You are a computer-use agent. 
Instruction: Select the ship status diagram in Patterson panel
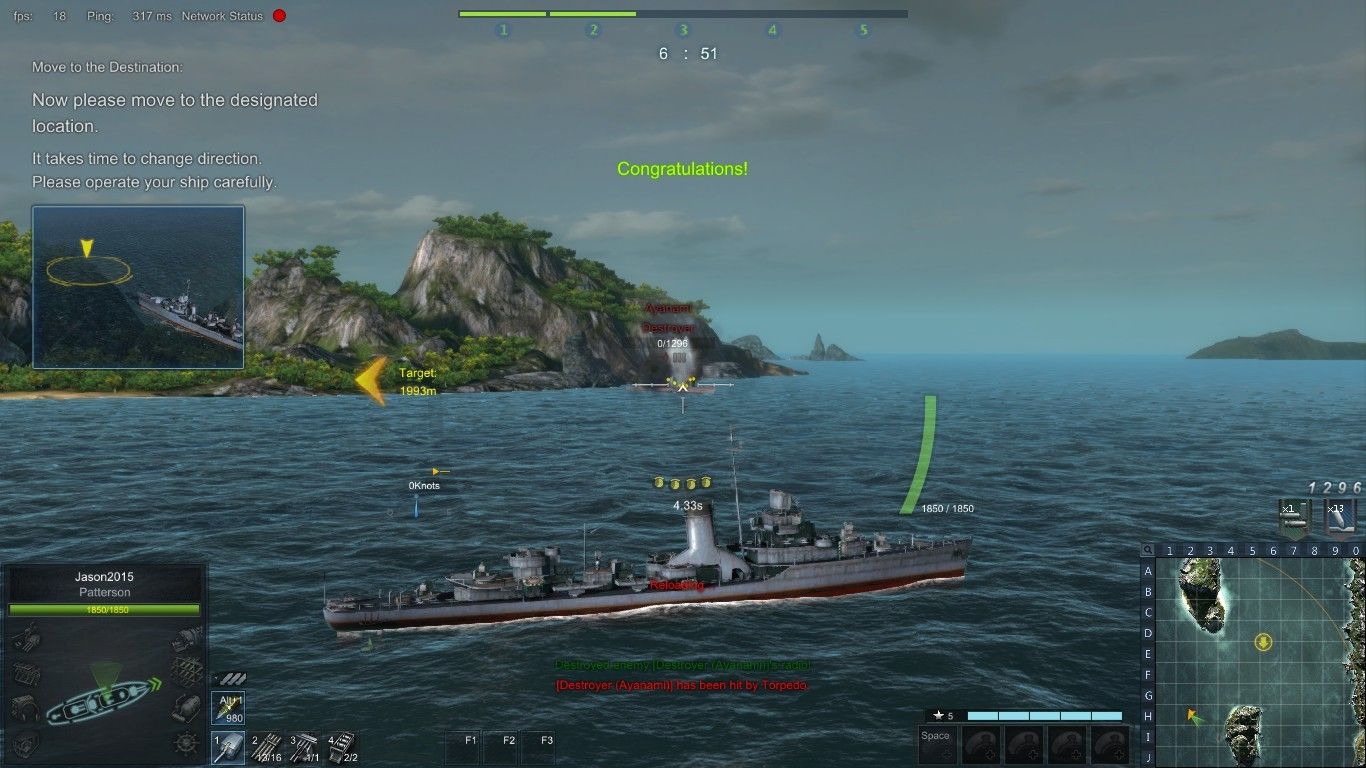(103, 692)
